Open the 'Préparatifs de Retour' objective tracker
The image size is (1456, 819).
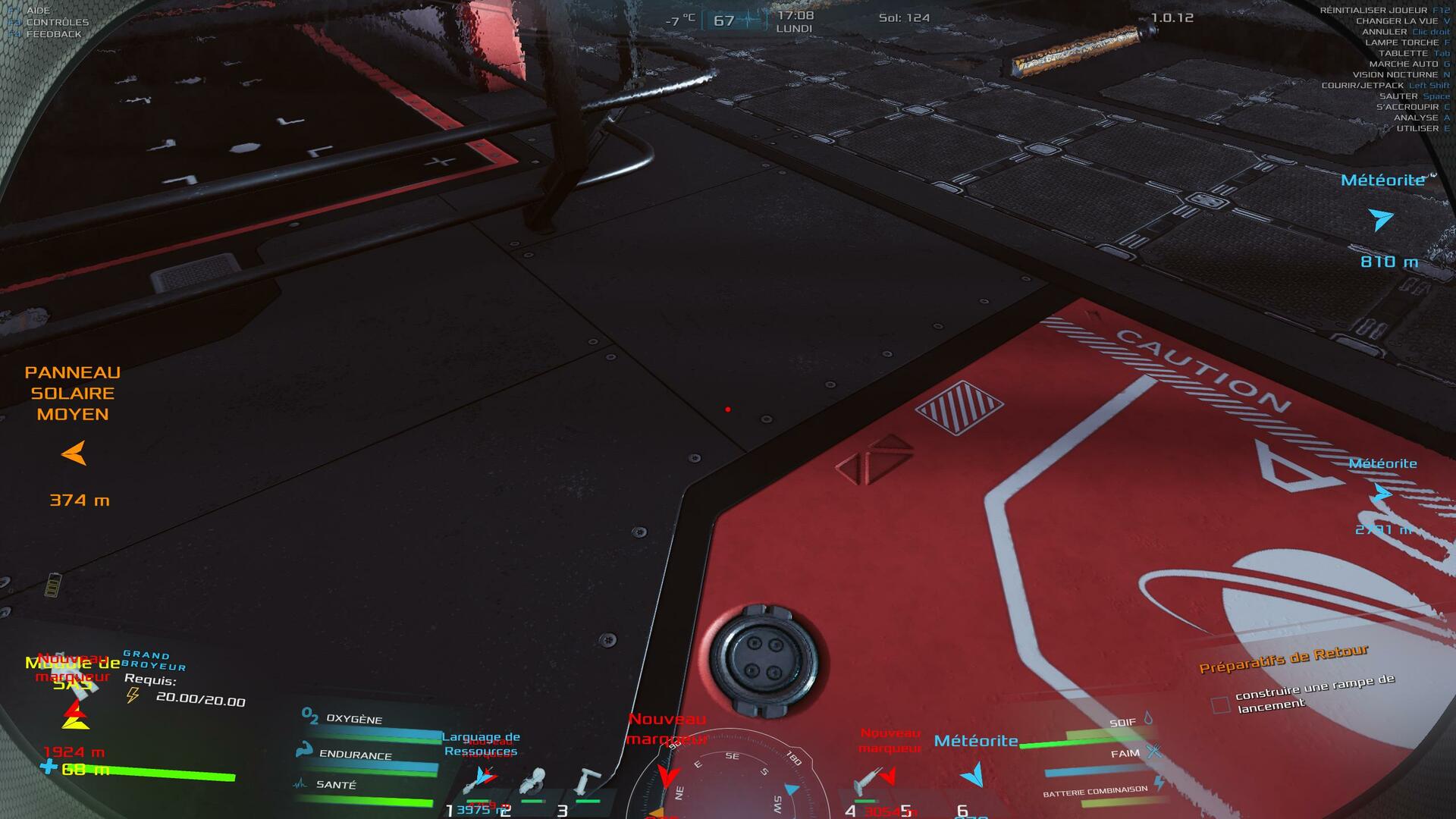[1283, 658]
